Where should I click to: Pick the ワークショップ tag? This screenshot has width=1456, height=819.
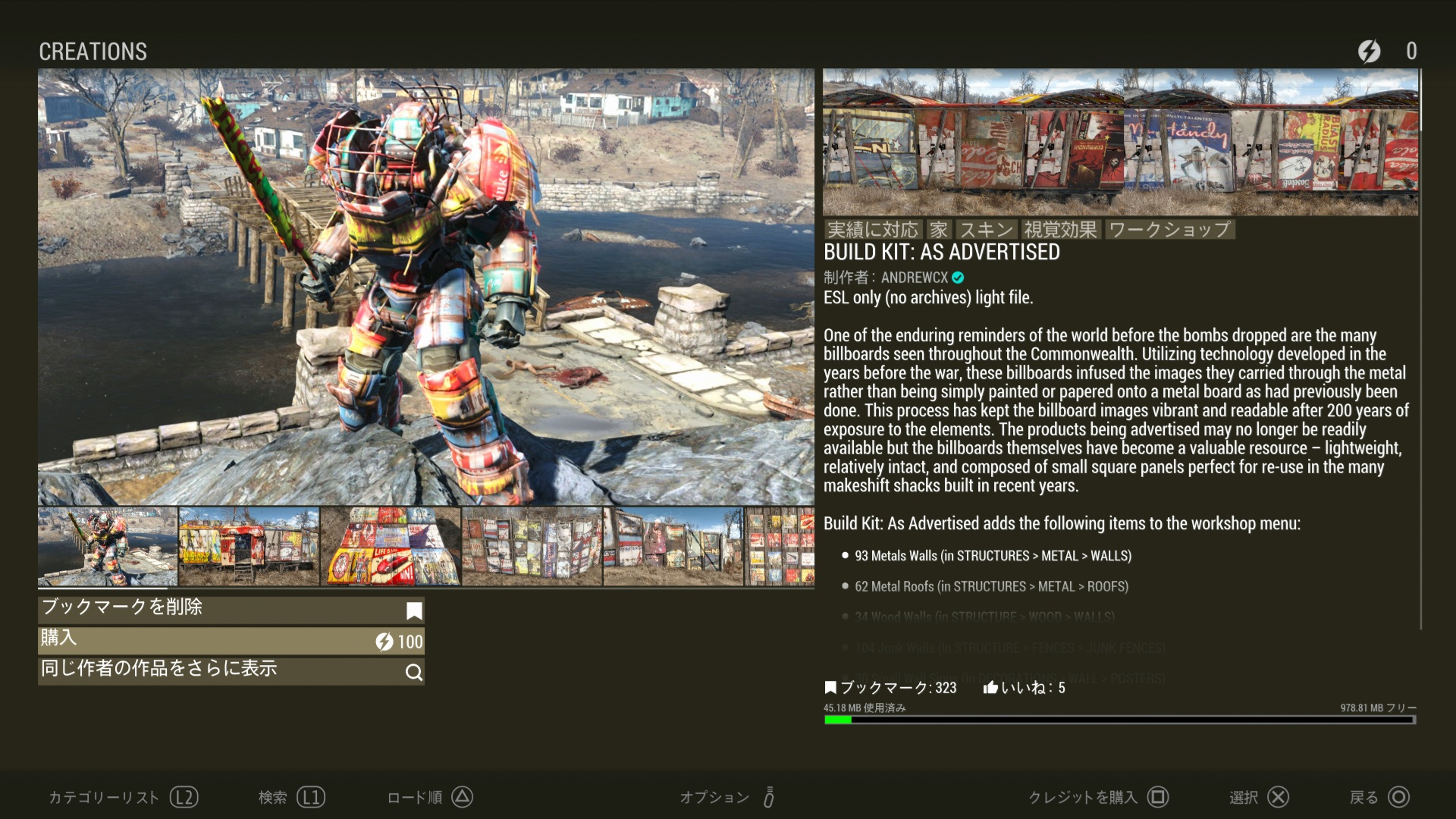[1169, 229]
